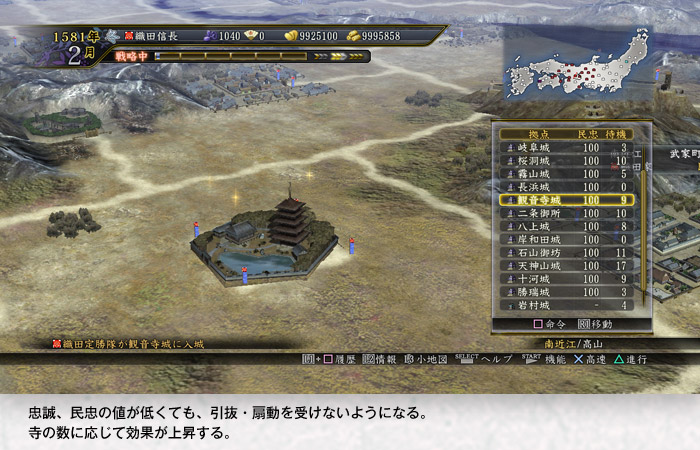Select the 八上城 row
This screenshot has height=450, width=700.
click(535, 226)
